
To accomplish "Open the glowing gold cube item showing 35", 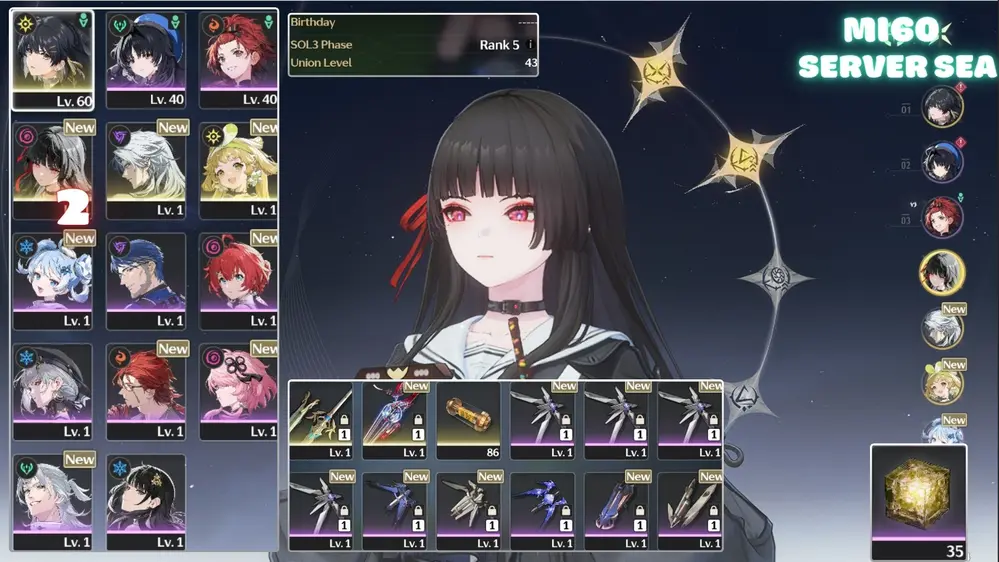I will tap(919, 495).
